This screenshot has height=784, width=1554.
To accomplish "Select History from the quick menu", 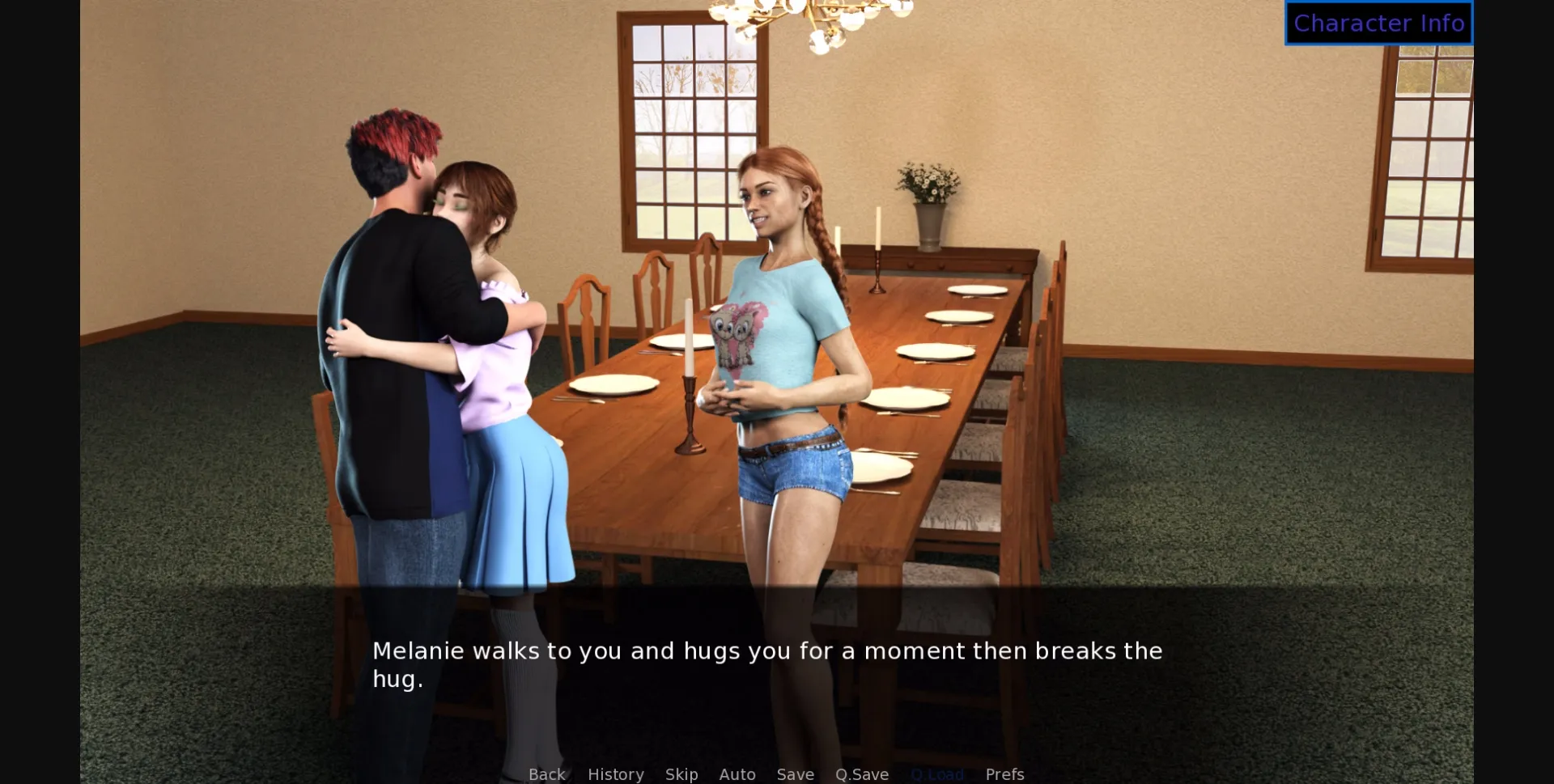I will point(615,773).
